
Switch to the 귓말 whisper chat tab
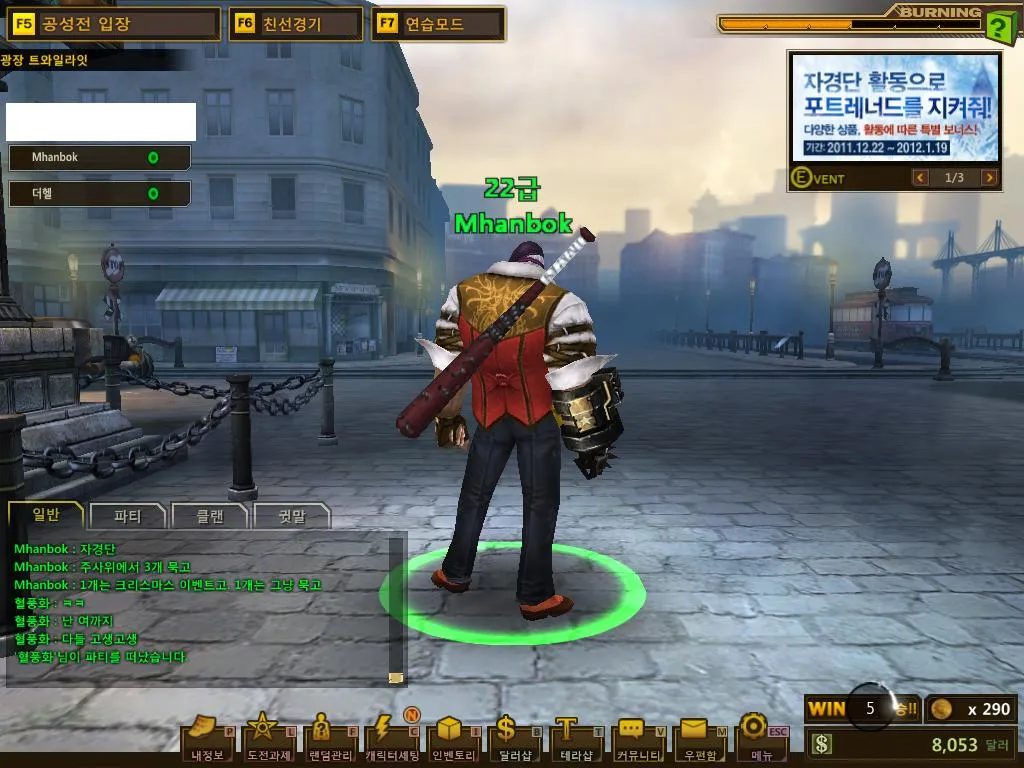point(291,516)
